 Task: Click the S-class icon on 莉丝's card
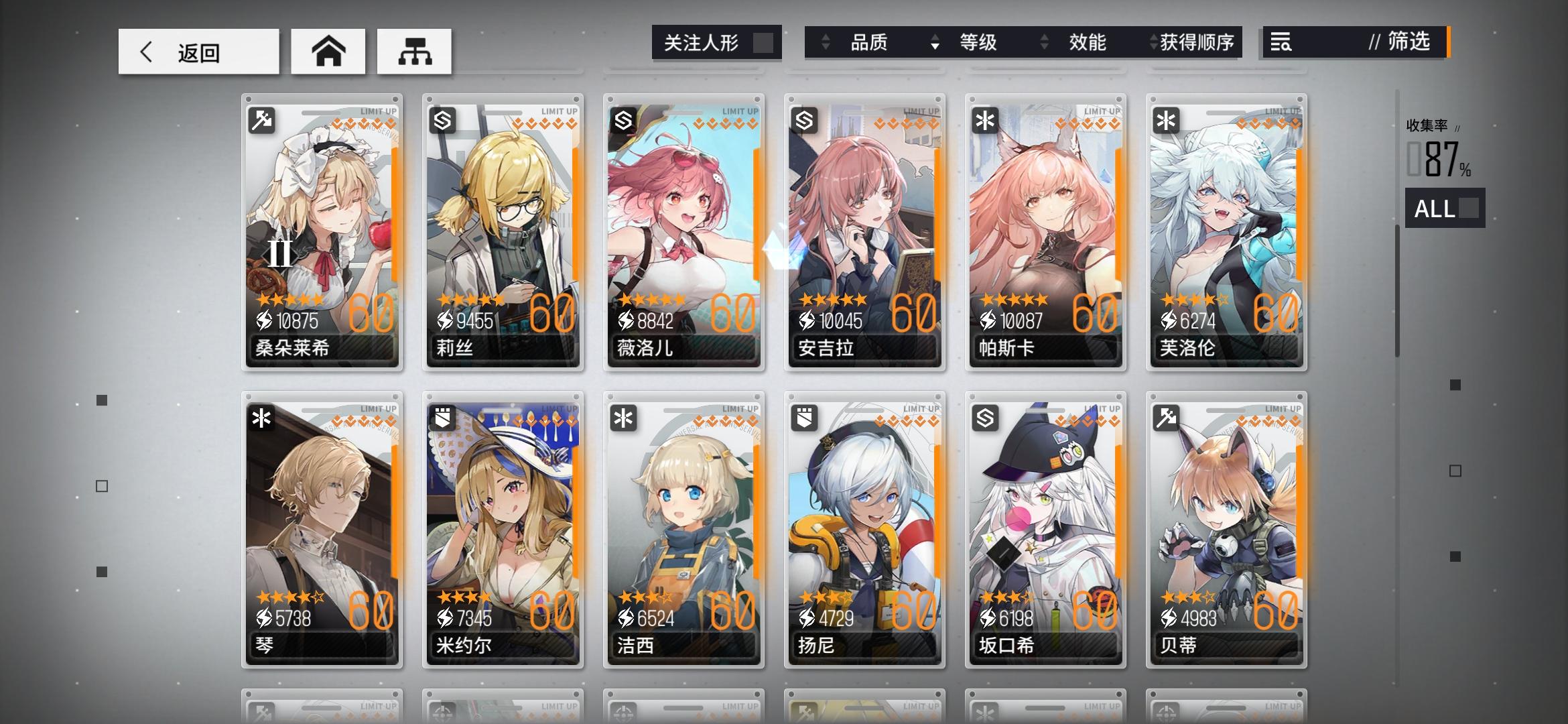tap(444, 121)
